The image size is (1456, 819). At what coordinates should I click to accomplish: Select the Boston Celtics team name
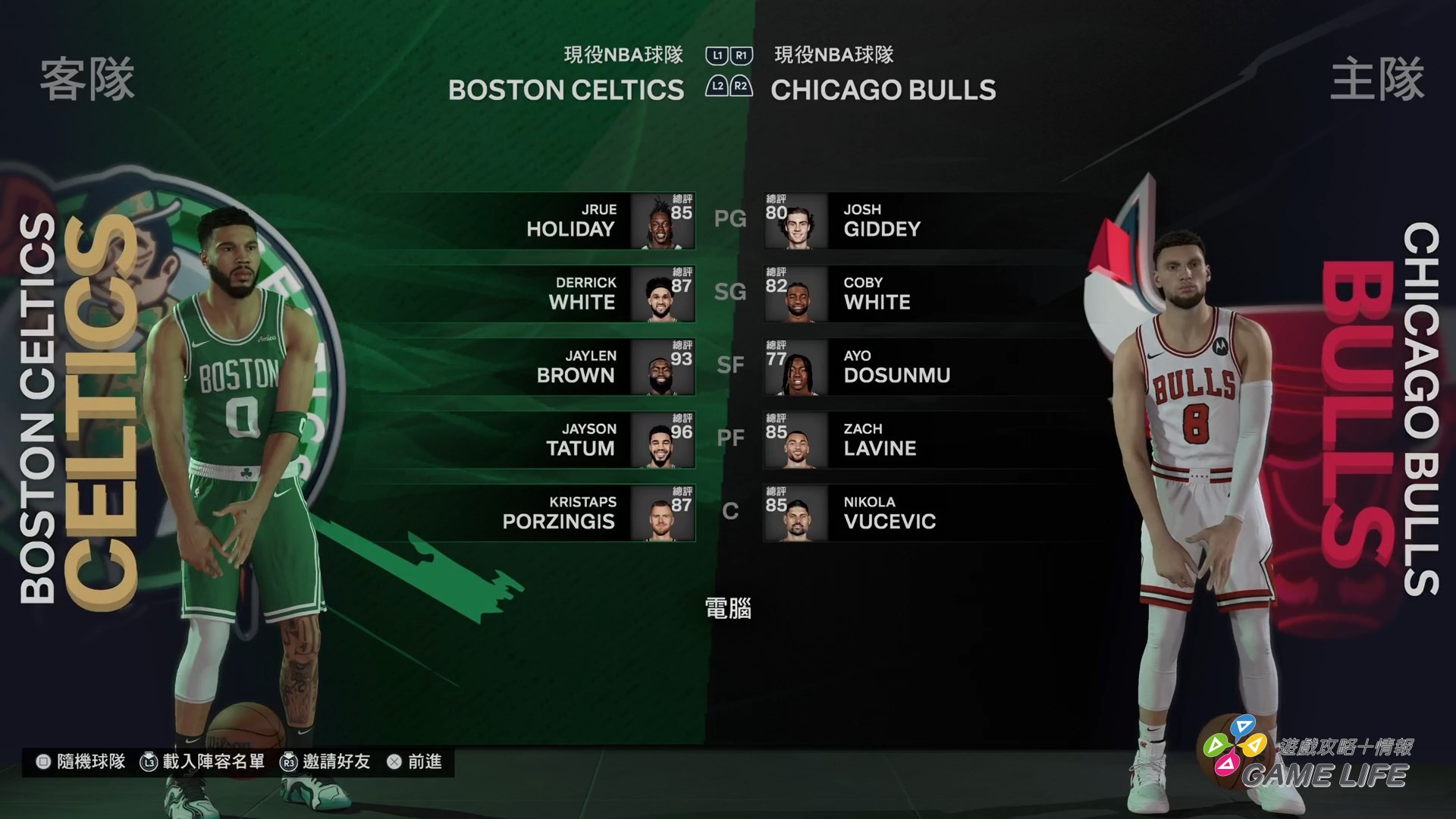(566, 90)
